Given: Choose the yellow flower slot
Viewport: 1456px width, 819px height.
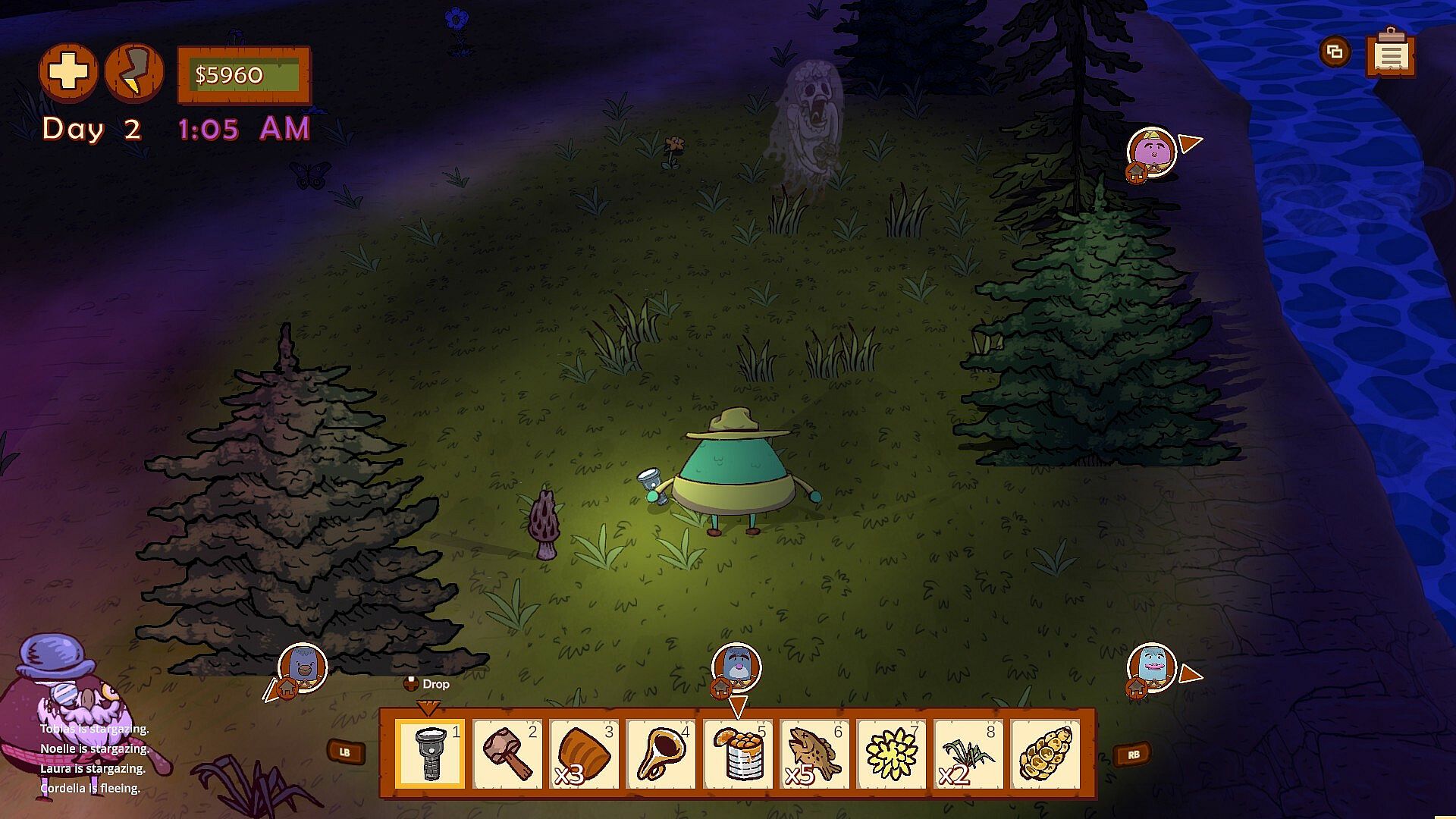Looking at the screenshot, I should (x=892, y=754).
